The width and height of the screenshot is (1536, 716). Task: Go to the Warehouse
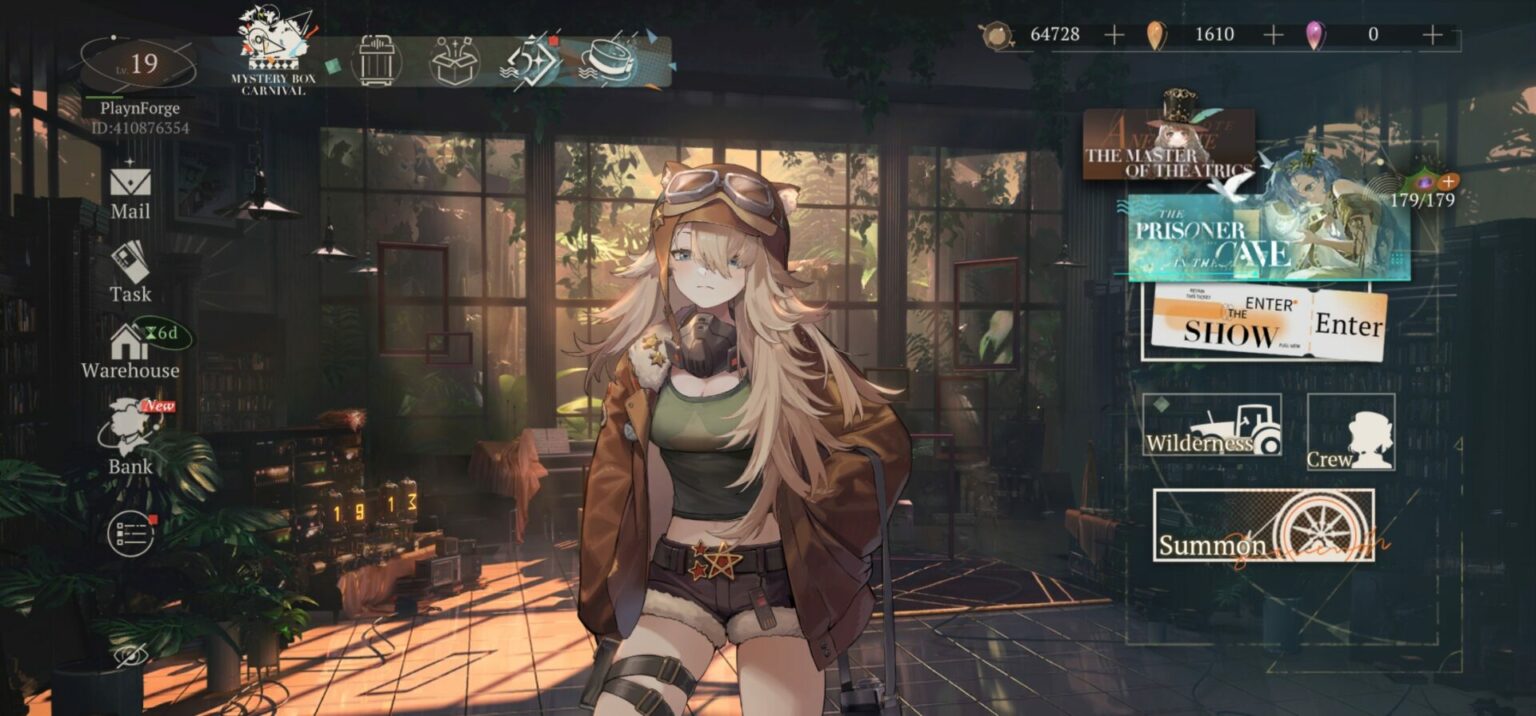click(x=130, y=351)
